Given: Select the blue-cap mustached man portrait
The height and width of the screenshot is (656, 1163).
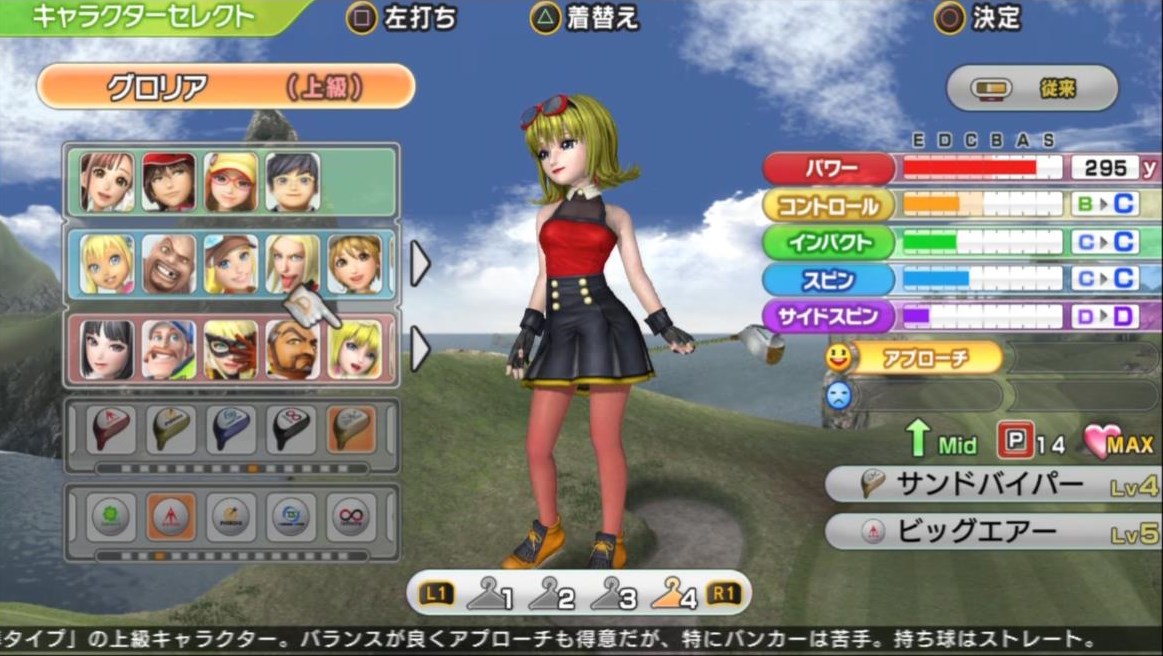Looking at the screenshot, I should pyautogui.click(x=168, y=349).
